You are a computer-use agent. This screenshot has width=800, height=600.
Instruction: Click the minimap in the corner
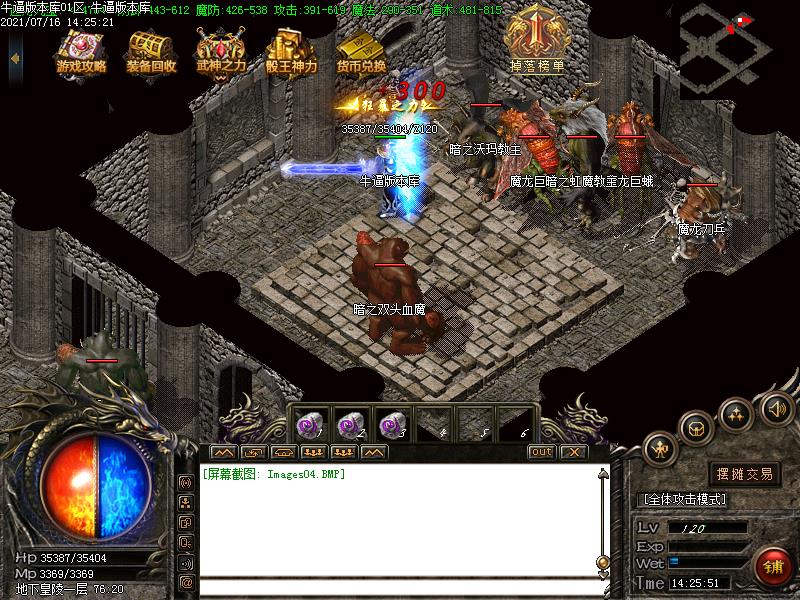click(738, 49)
